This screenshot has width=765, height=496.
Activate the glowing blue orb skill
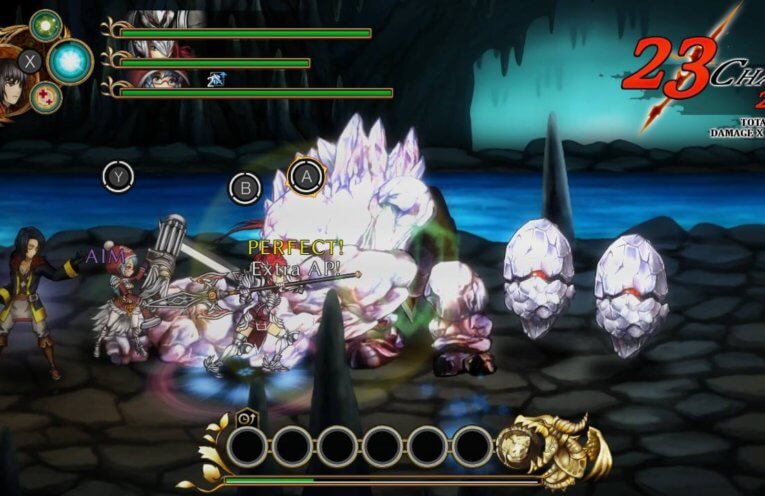(70, 61)
